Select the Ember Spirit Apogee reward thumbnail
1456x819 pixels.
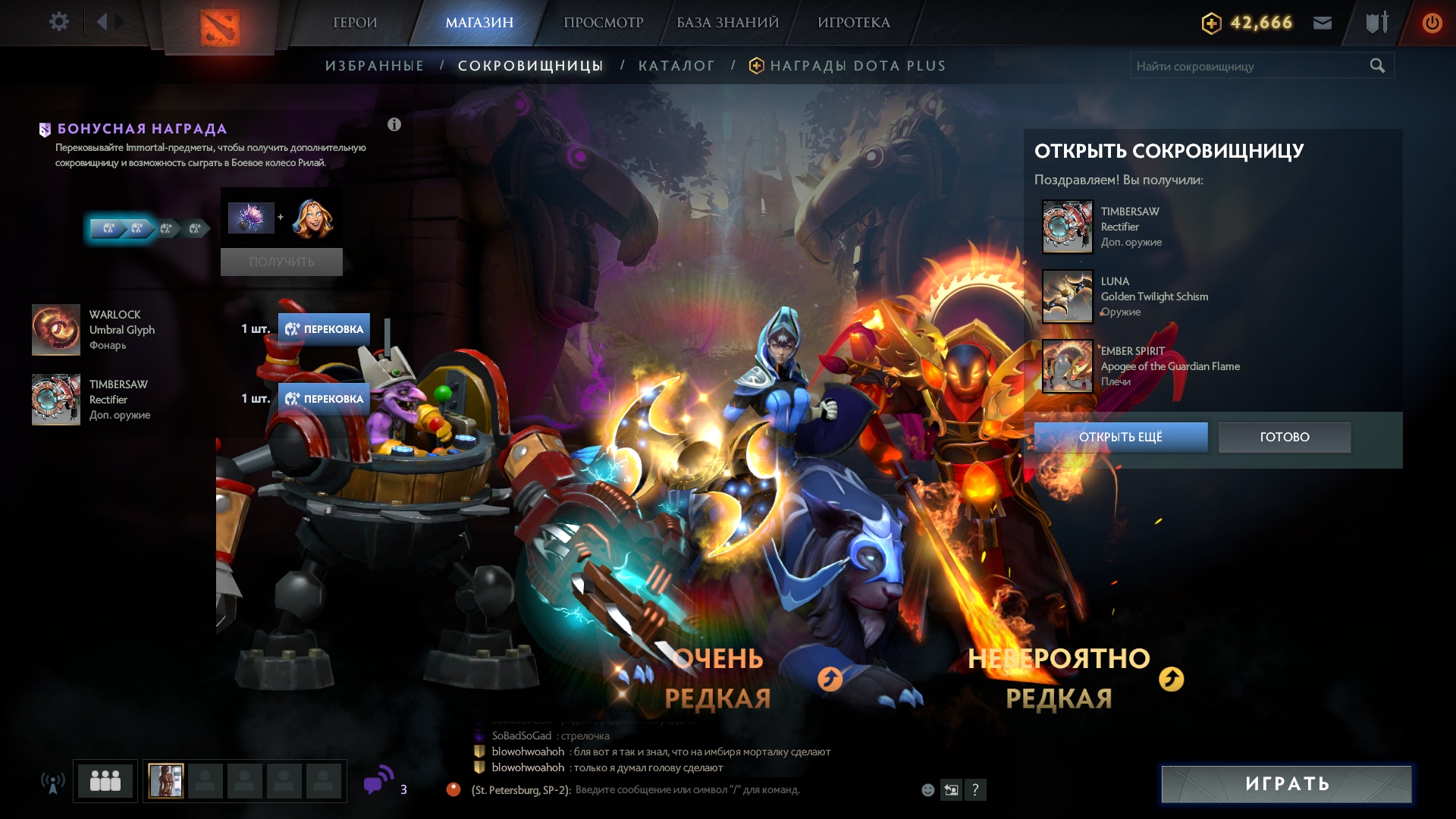coord(1067,366)
